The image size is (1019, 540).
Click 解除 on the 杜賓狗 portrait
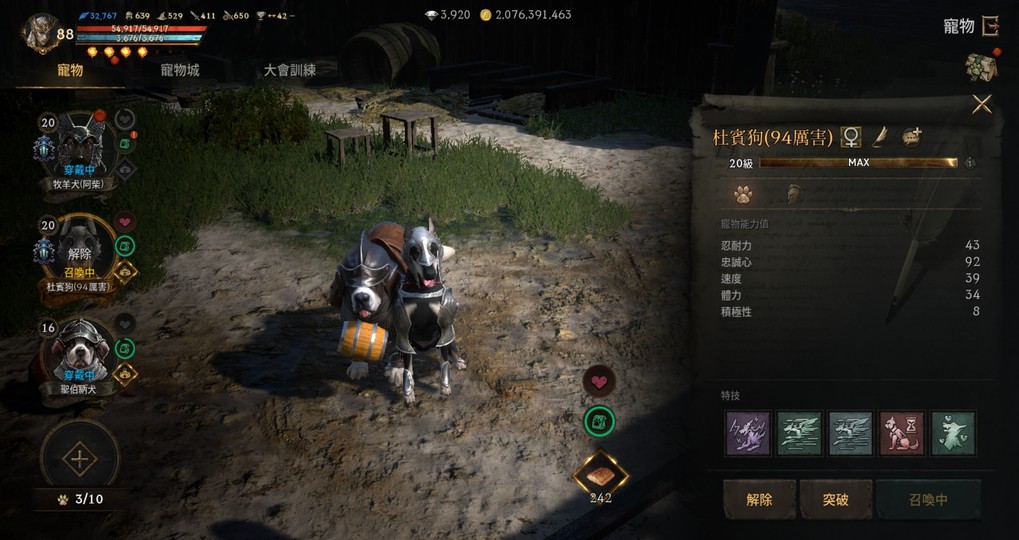(79, 253)
